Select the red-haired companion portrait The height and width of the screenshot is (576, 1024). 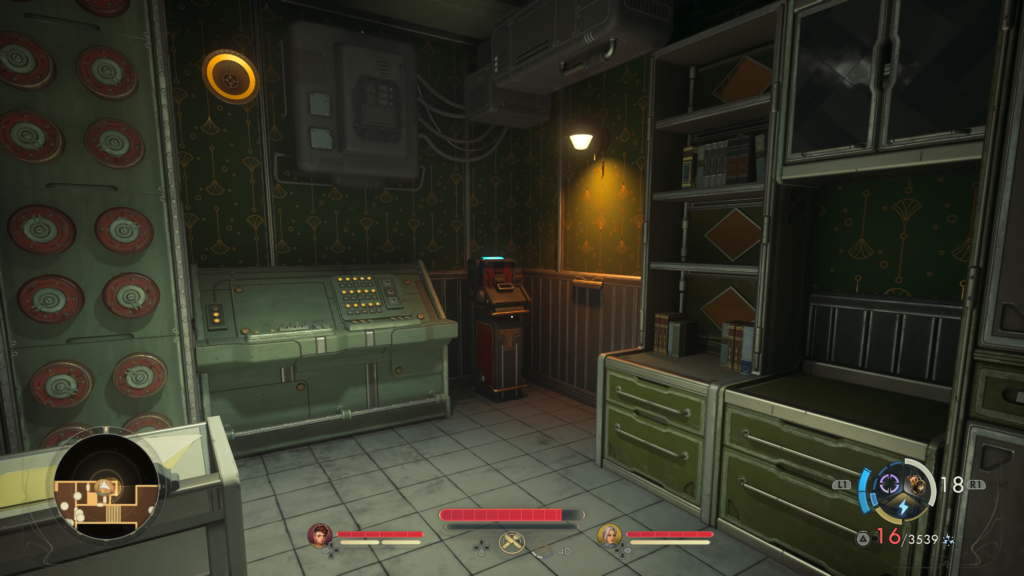pos(320,535)
